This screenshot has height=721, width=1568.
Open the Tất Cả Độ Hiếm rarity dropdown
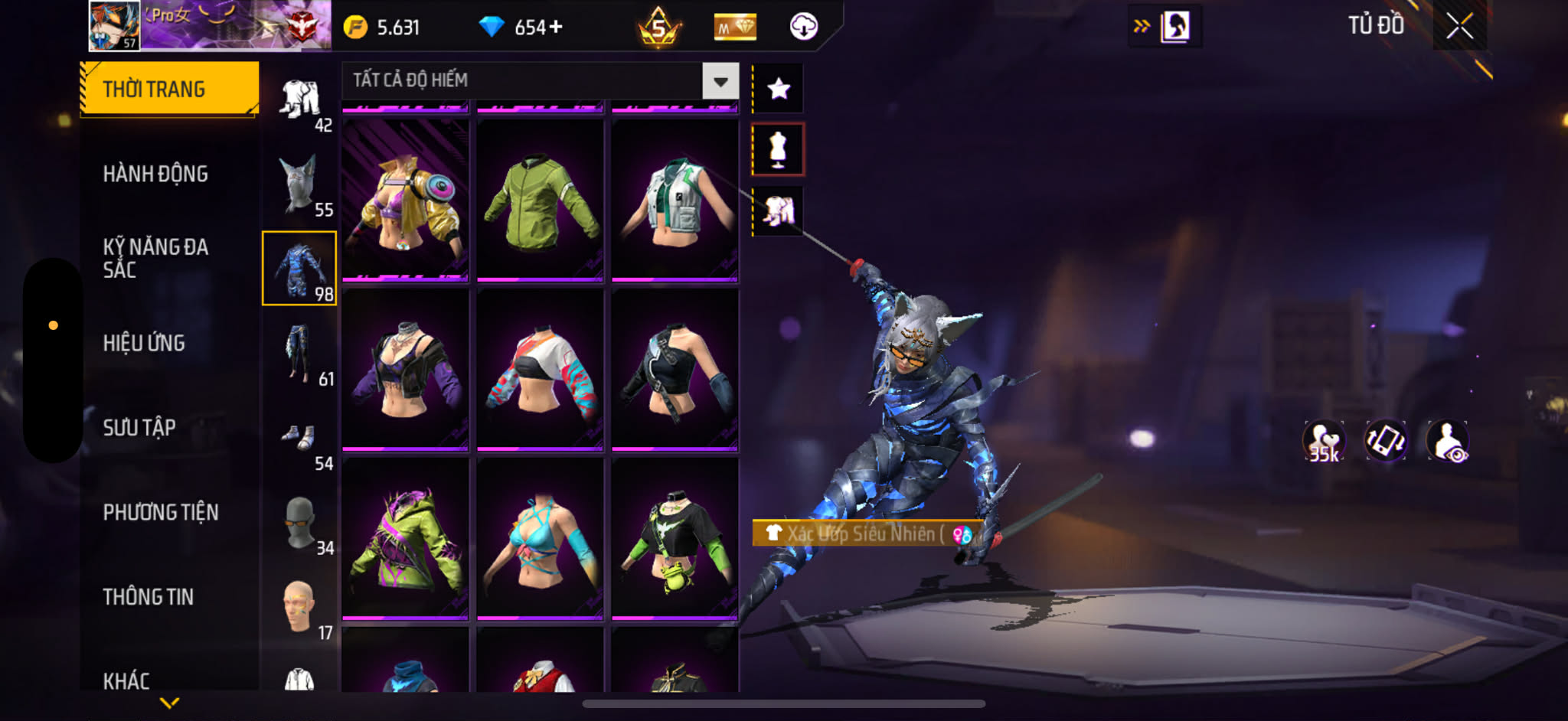[x=720, y=80]
